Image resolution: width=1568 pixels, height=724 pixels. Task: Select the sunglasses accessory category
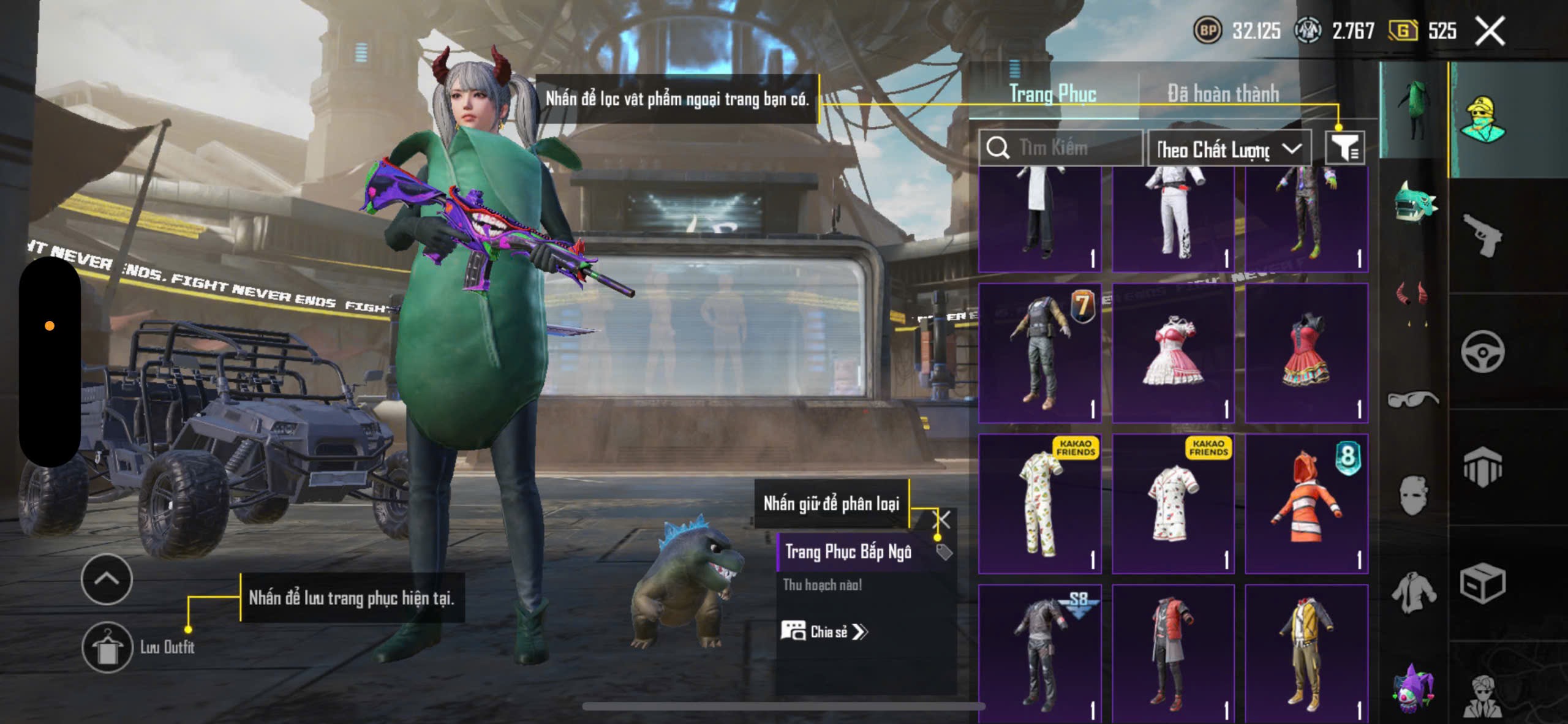pyautogui.click(x=1412, y=399)
